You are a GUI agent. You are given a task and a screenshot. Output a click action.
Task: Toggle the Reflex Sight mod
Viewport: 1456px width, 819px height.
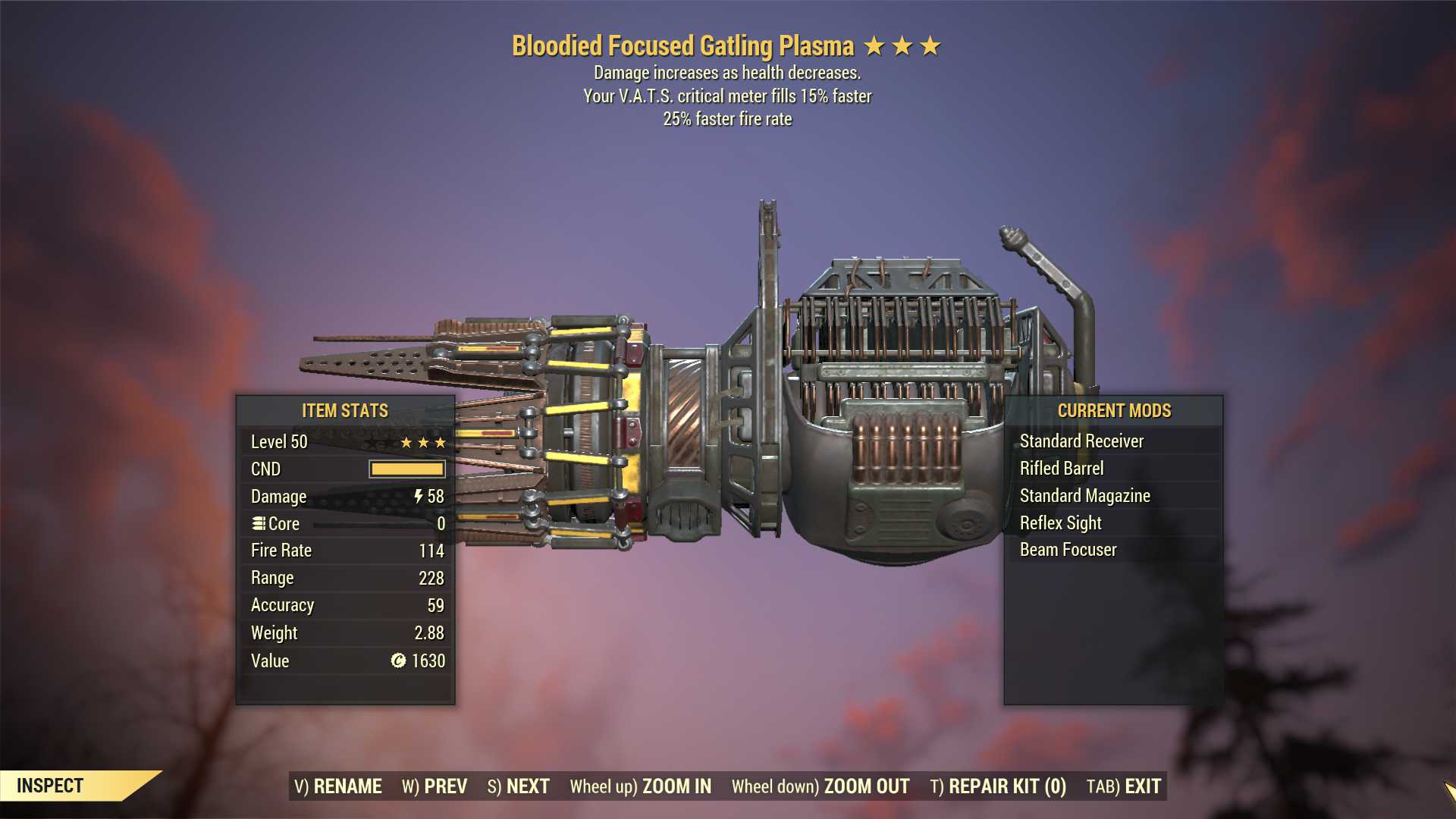click(1061, 522)
